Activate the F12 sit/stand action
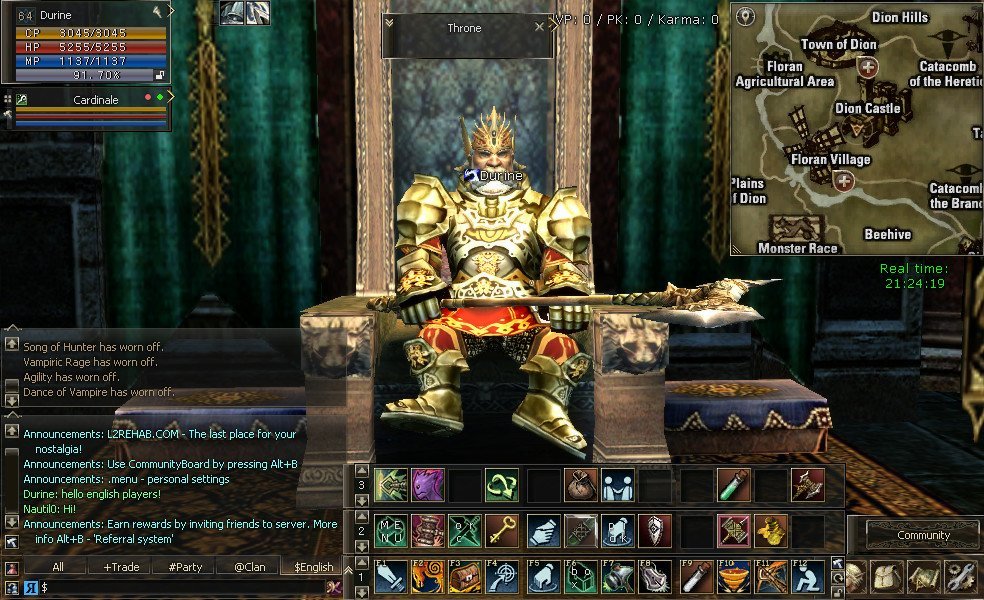Screen dimensions: 984x600 click(x=808, y=578)
